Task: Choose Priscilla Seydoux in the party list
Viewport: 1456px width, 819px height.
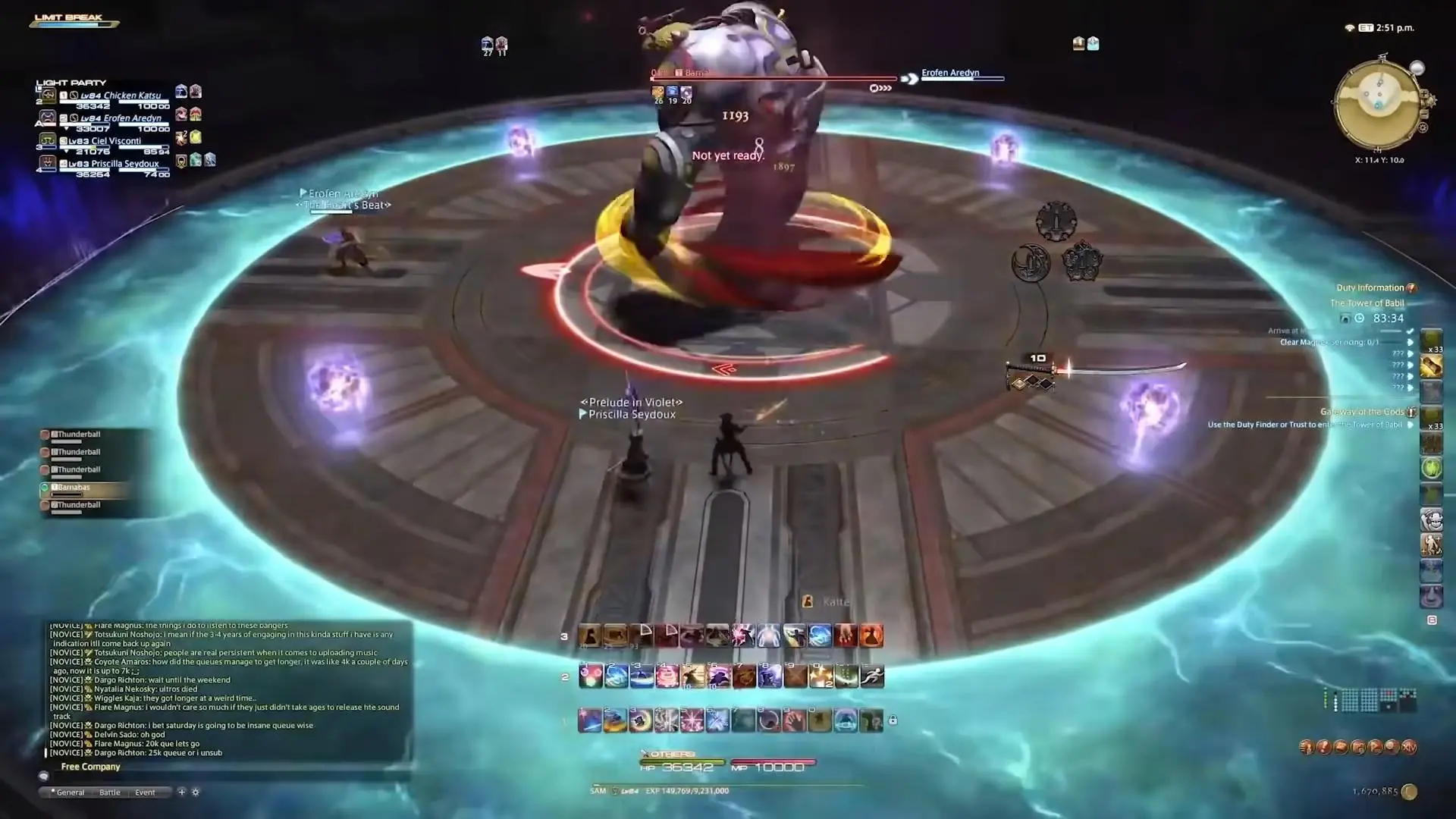Action: coord(124,164)
